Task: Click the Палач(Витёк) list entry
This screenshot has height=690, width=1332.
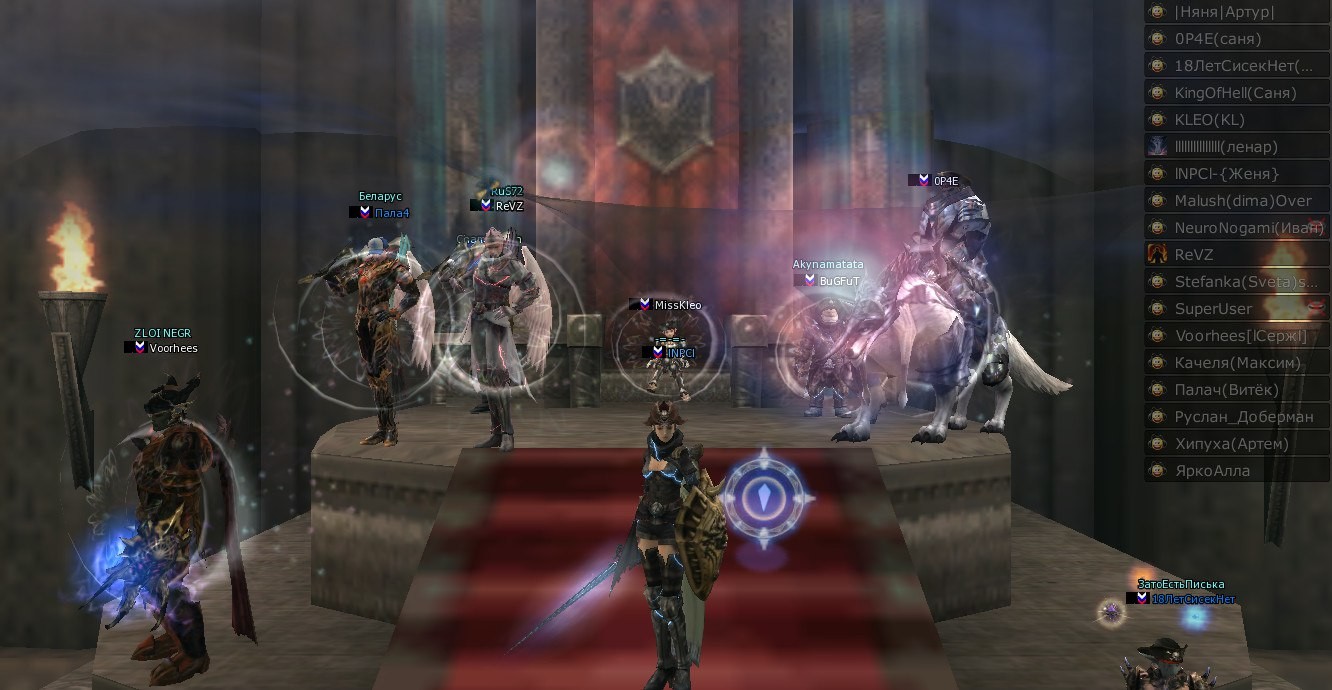Action: (1236, 390)
